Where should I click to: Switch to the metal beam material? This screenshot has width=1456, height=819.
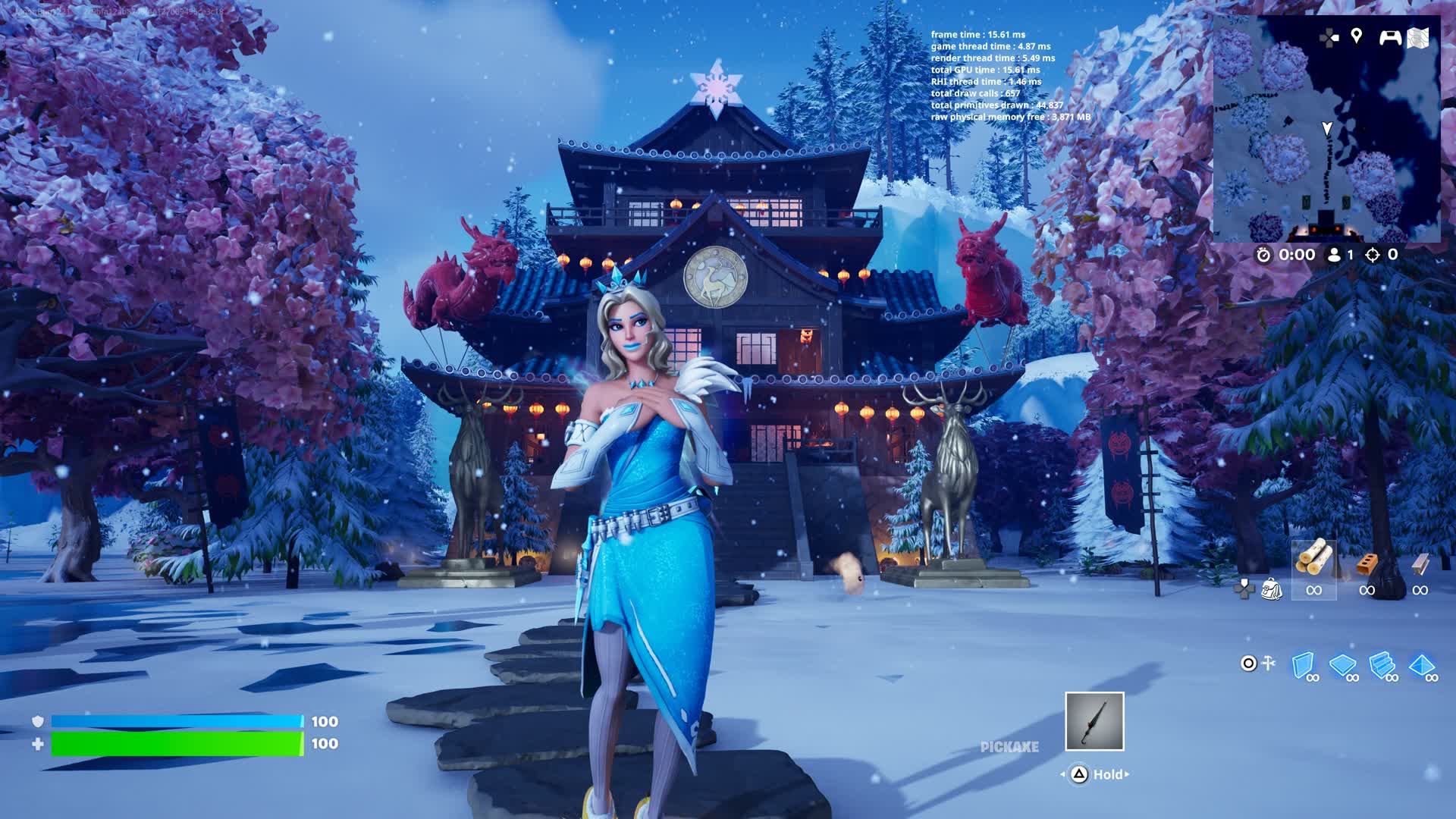[x=1420, y=564]
